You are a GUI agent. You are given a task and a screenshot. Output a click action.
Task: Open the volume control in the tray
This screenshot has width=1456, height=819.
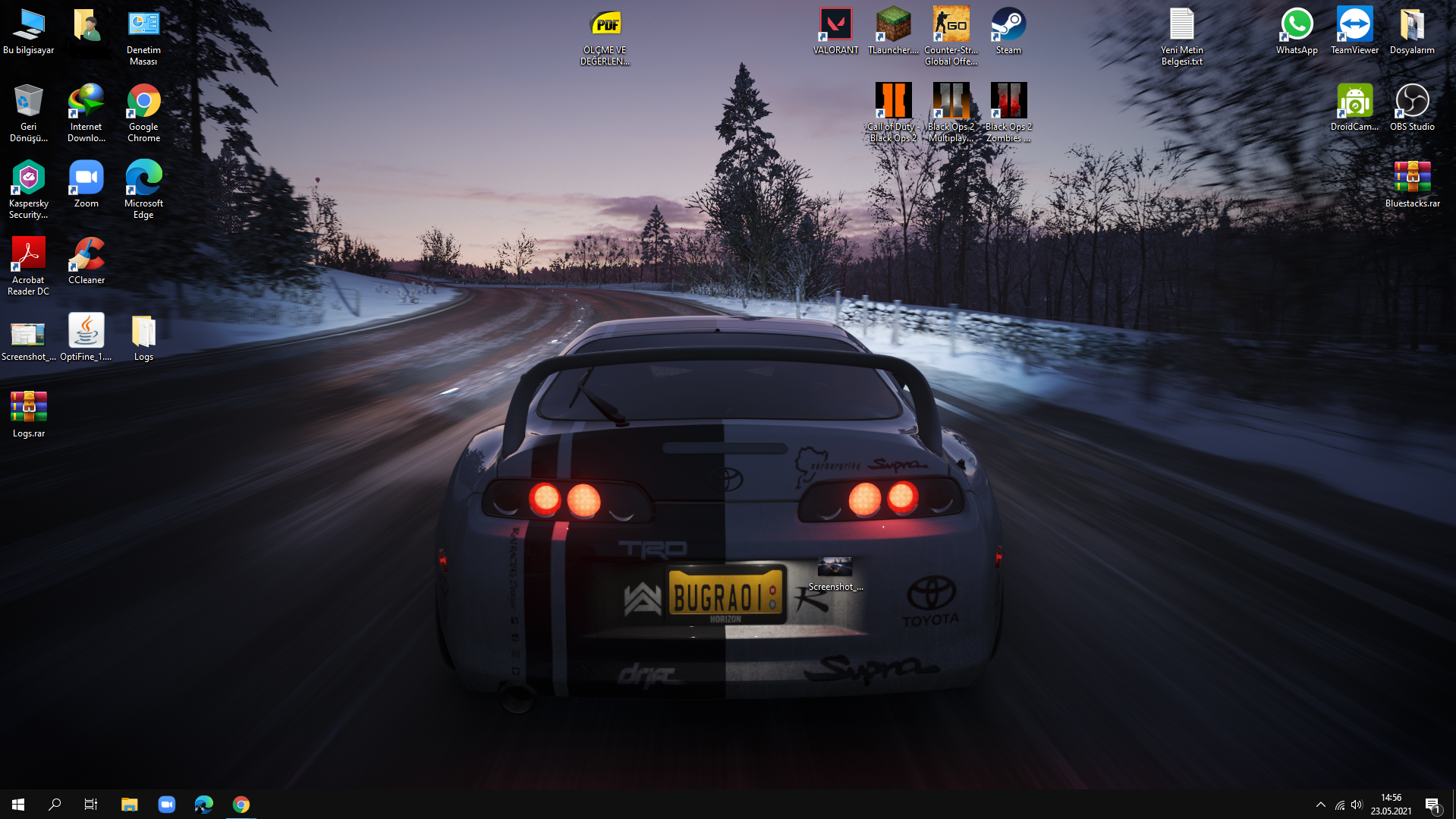(x=1357, y=804)
